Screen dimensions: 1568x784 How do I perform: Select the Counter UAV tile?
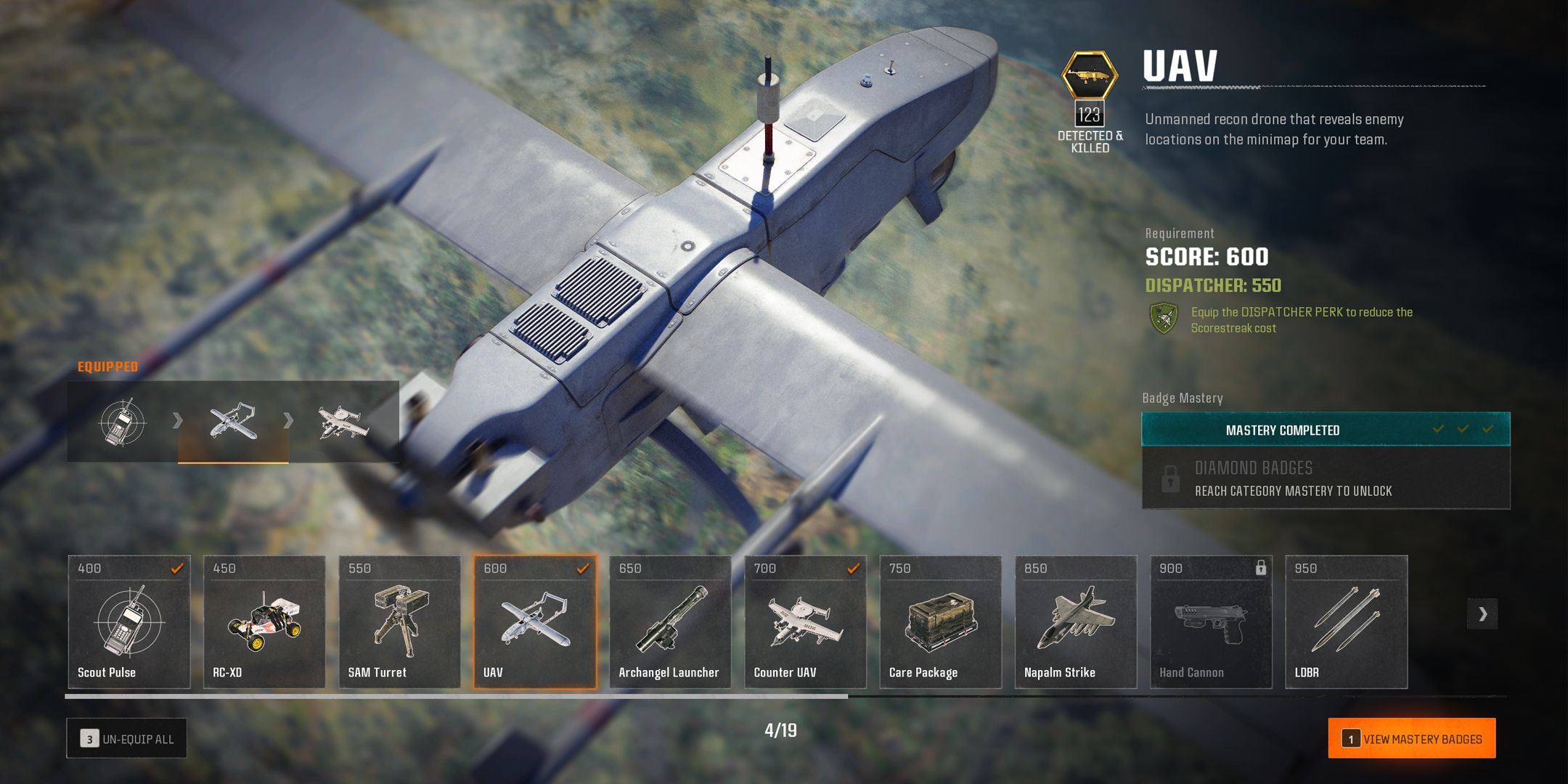pos(805,621)
